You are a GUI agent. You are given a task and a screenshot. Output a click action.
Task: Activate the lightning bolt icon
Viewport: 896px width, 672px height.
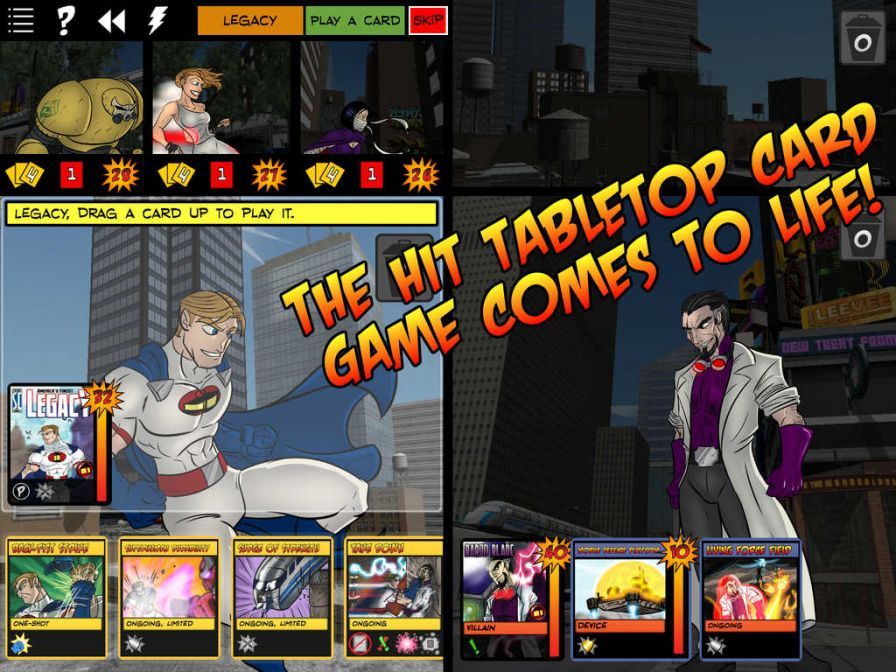point(157,21)
